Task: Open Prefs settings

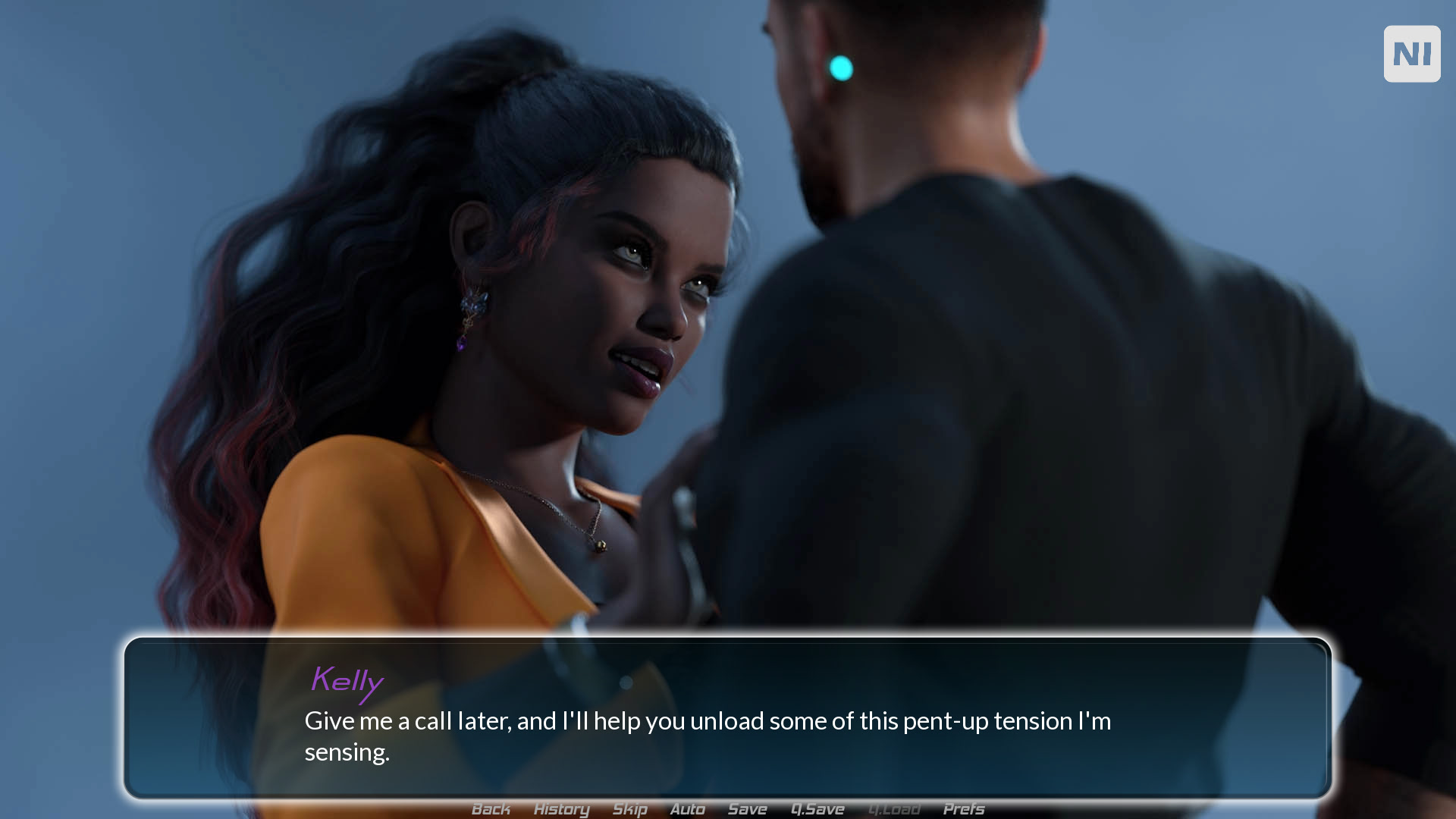Action: click(x=963, y=809)
